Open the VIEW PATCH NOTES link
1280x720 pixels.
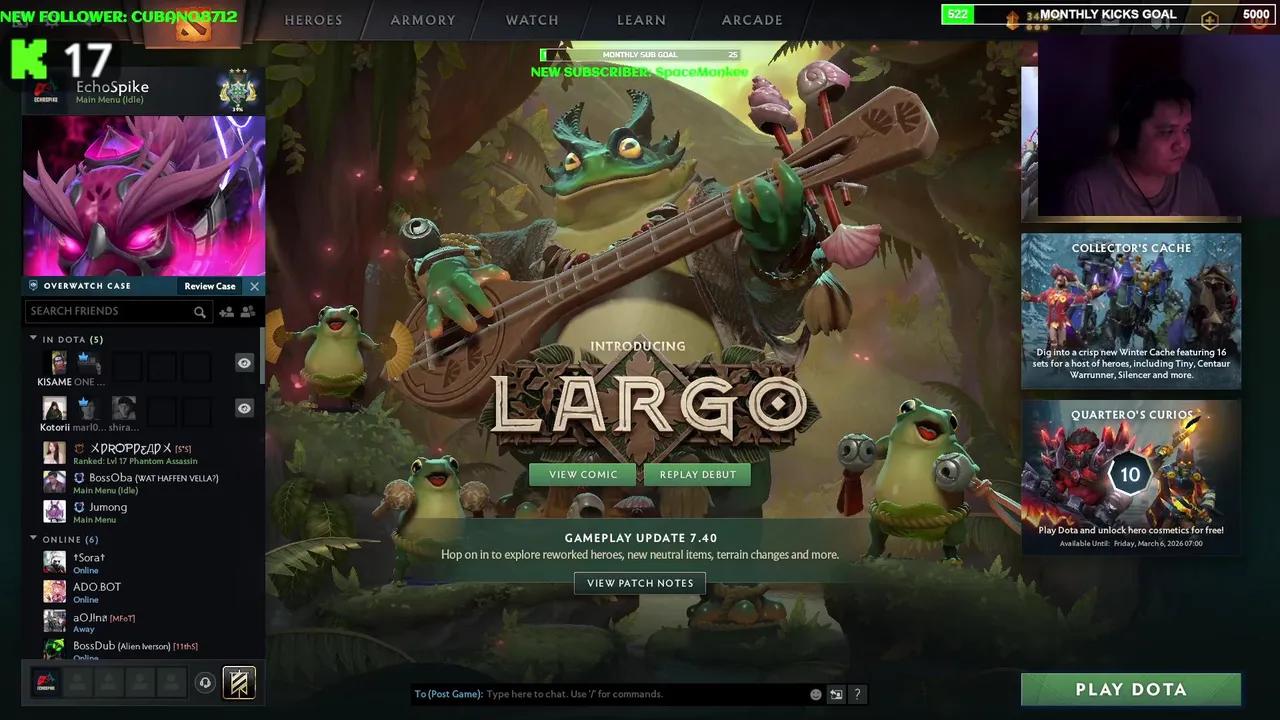point(640,583)
